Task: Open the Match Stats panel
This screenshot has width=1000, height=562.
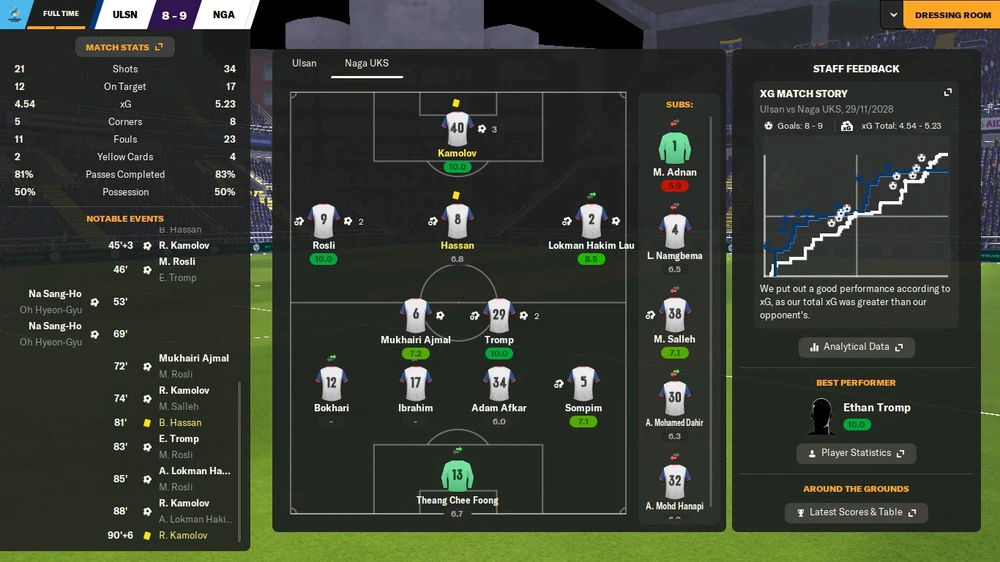Action: 124,47
